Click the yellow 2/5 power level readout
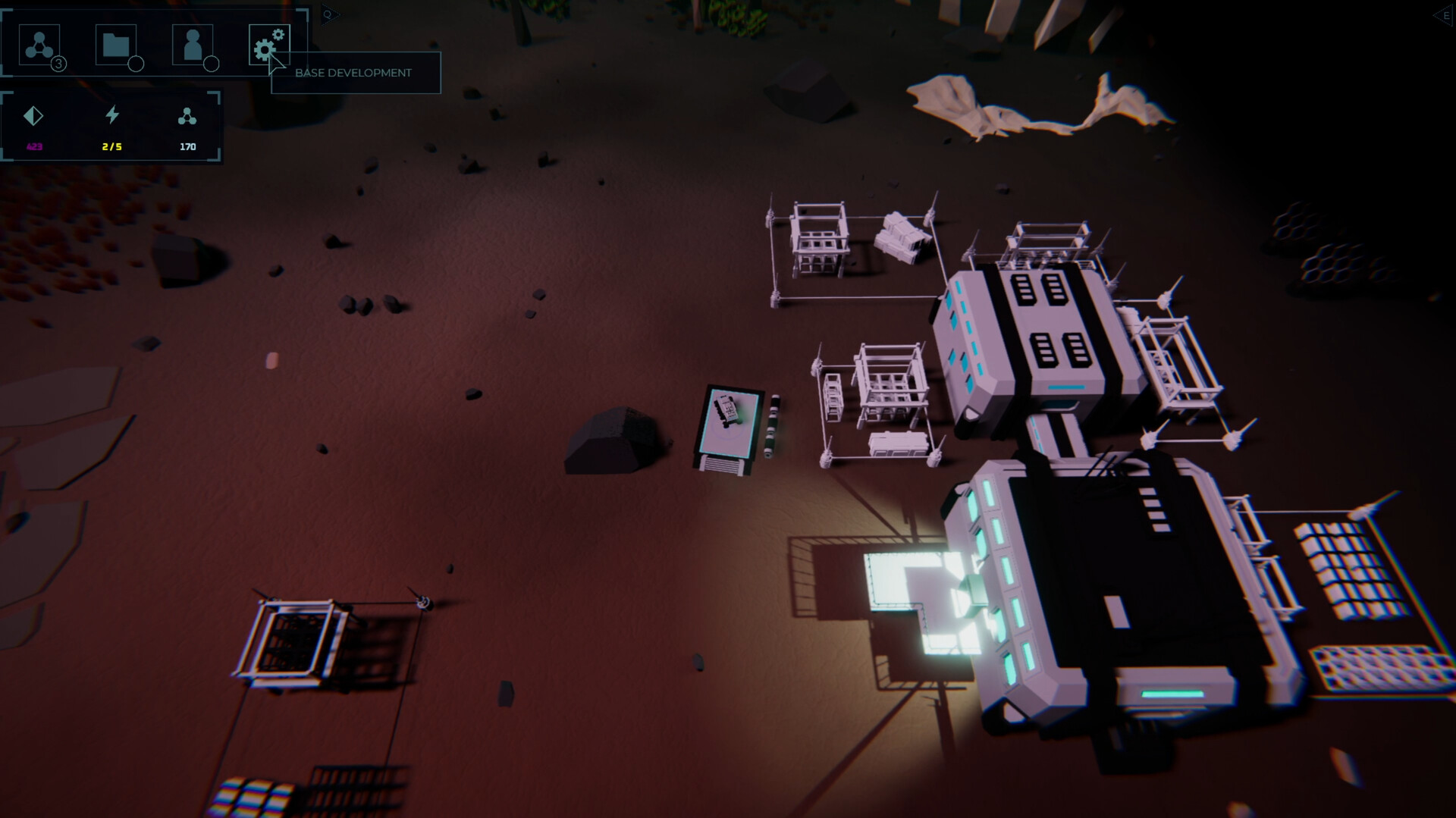 tap(111, 146)
